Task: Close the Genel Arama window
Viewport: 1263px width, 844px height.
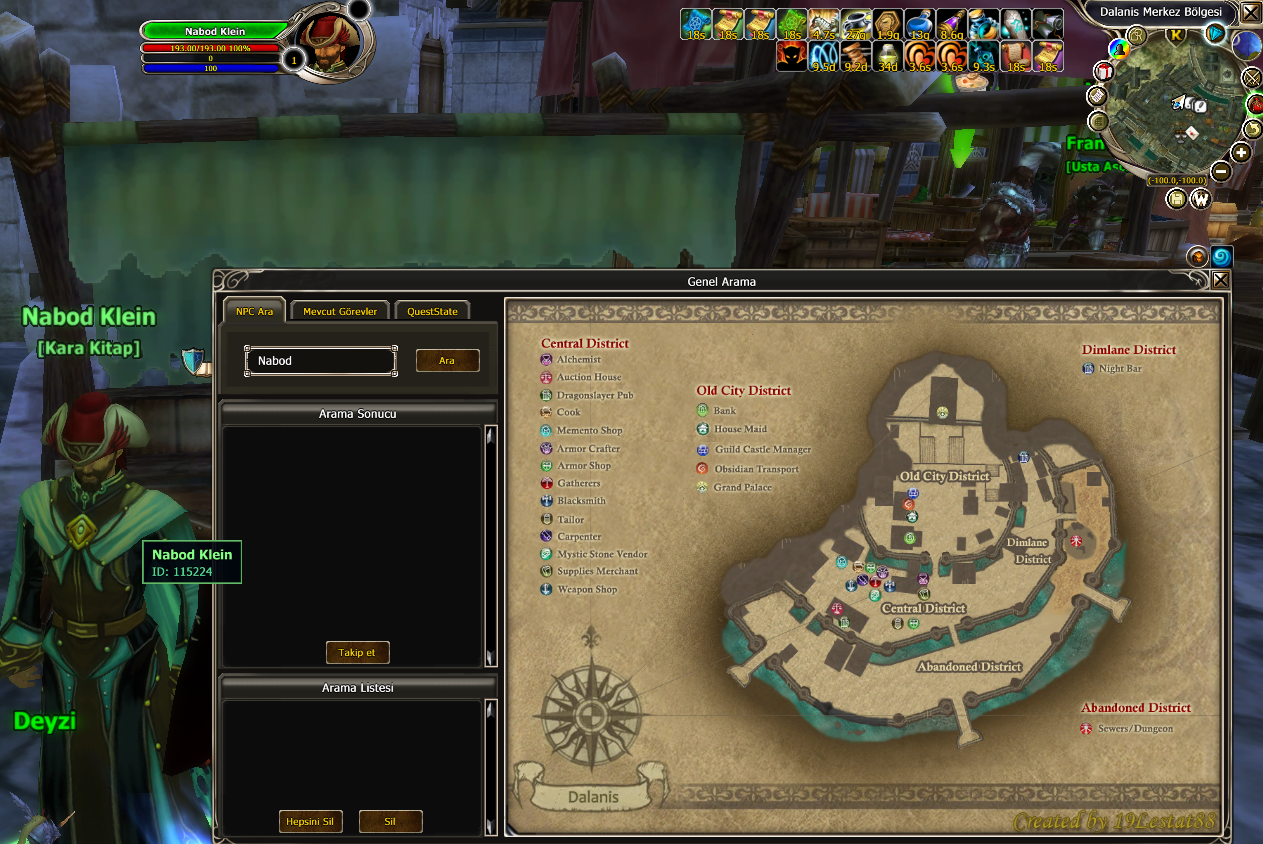Action: pyautogui.click(x=1220, y=281)
